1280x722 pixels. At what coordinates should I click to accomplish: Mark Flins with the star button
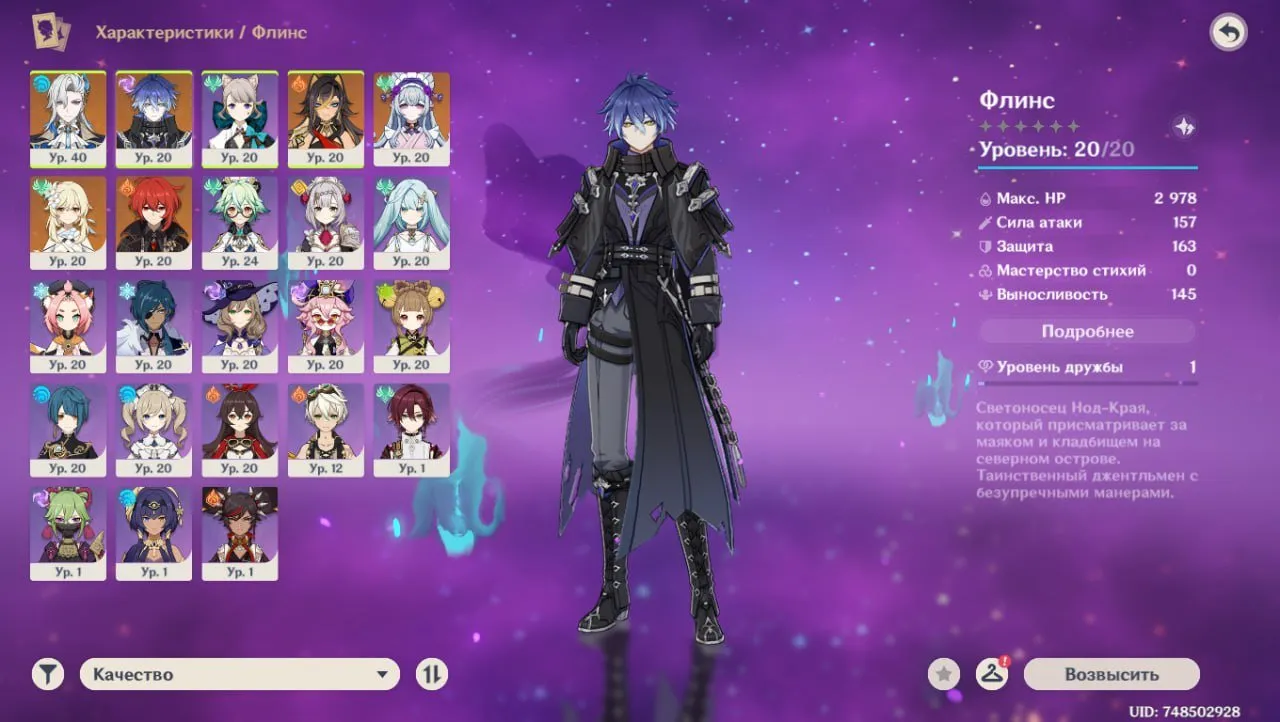pos(943,674)
